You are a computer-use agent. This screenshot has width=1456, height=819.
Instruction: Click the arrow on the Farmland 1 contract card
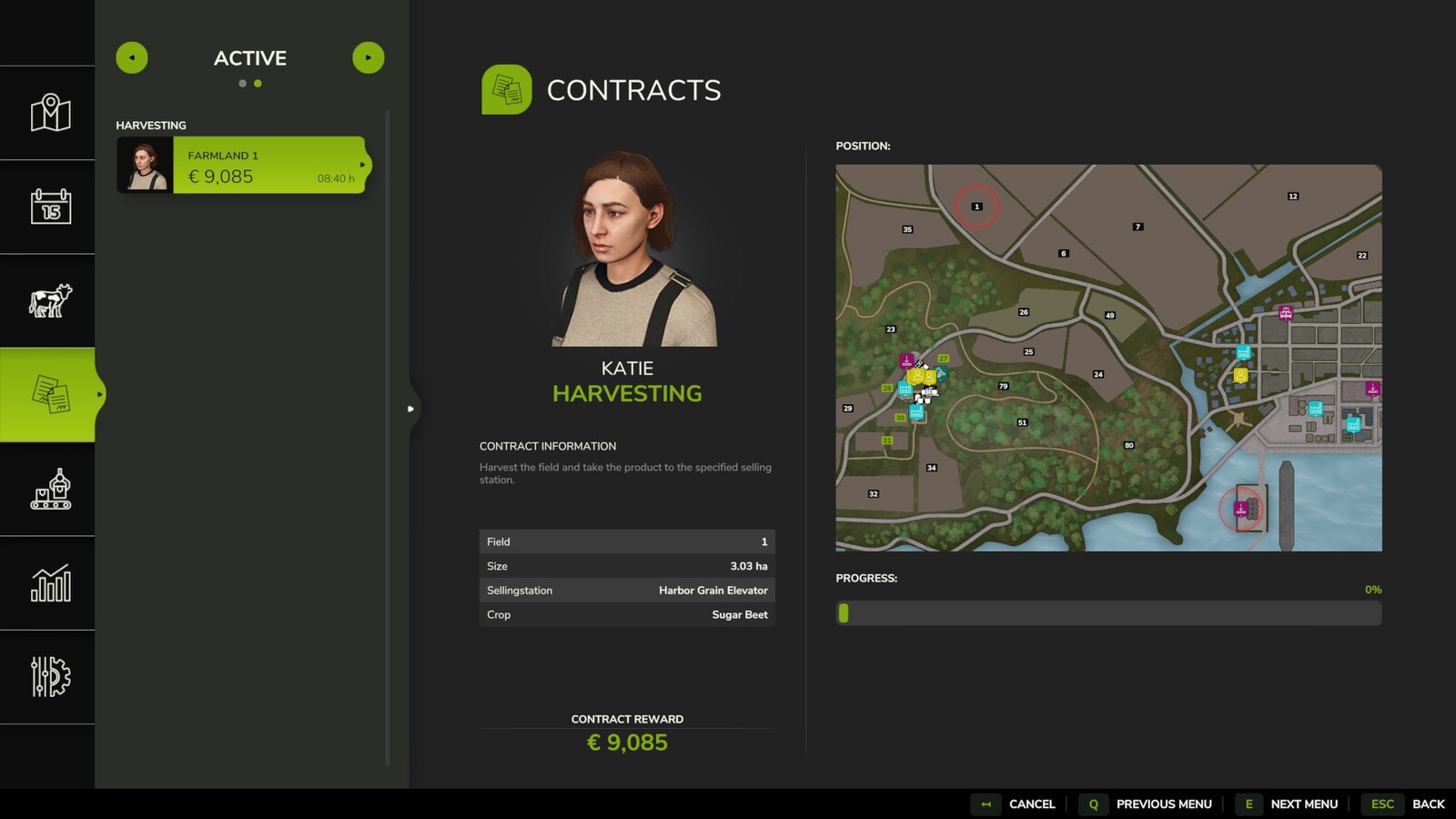[x=364, y=166]
